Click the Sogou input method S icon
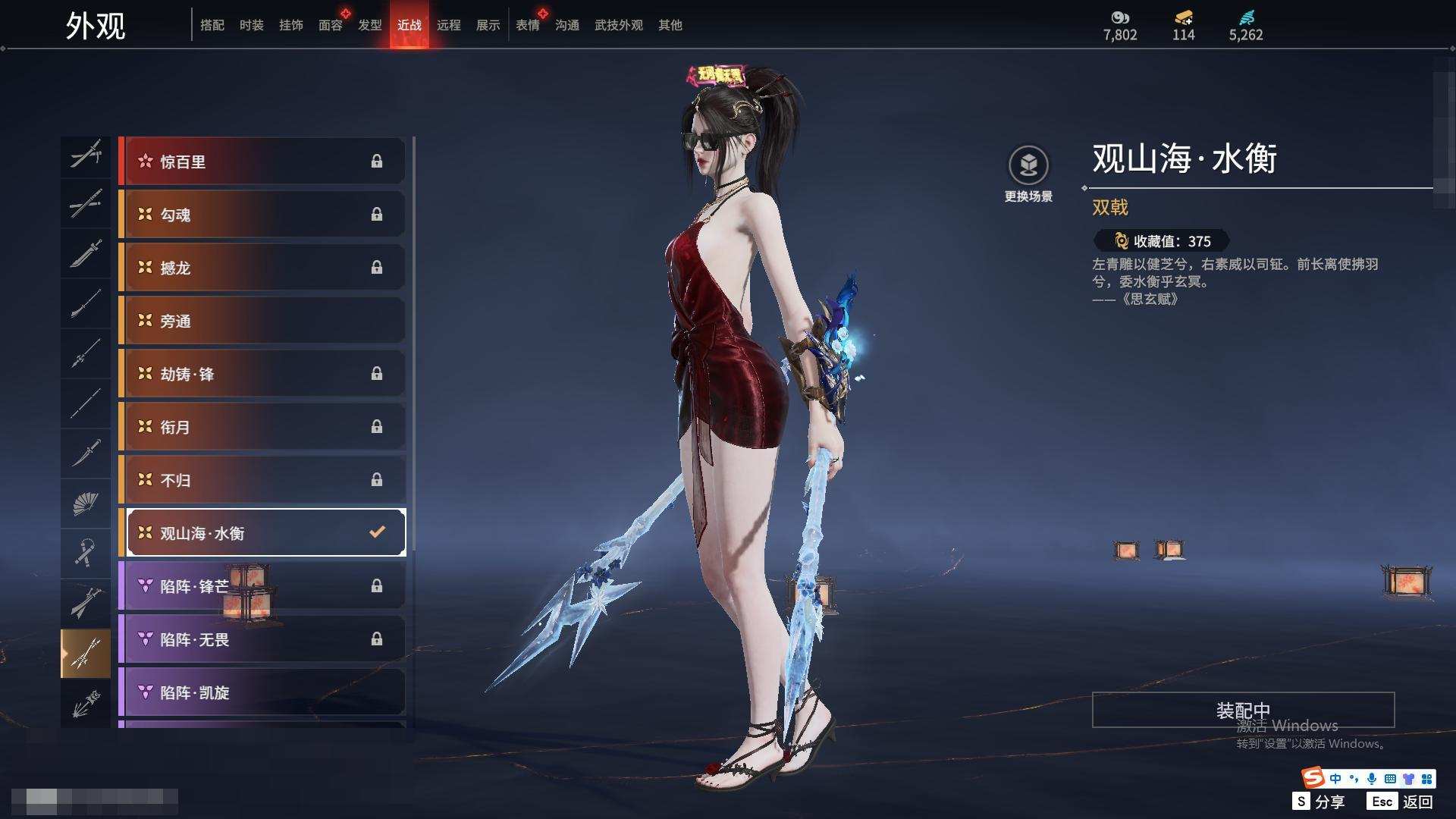Screen dimensions: 1456x819 point(1313,778)
